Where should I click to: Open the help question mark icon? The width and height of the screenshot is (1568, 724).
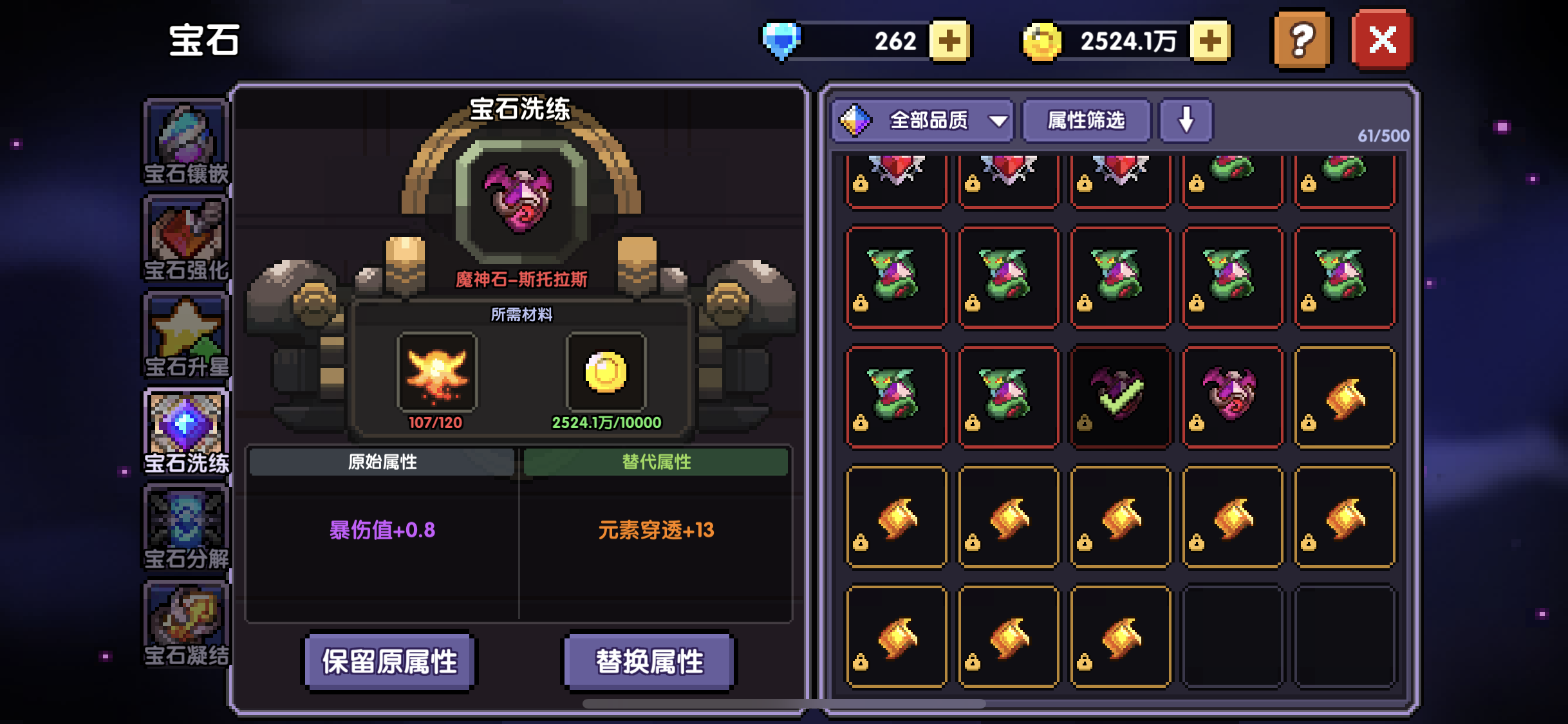[x=1301, y=41]
